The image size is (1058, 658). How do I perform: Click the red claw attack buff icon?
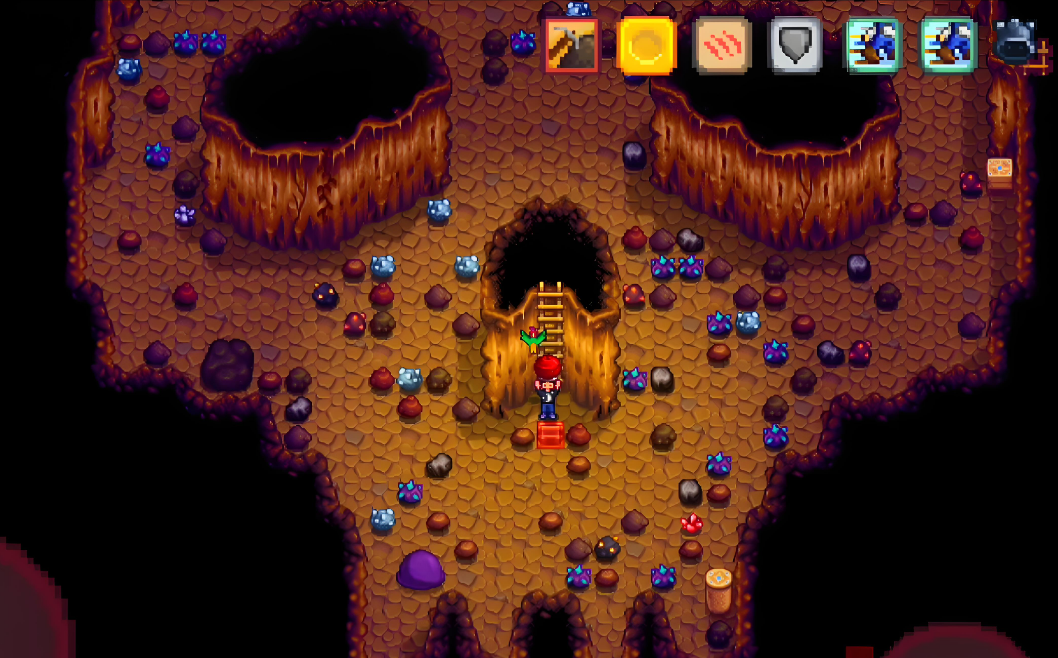pyautogui.click(x=721, y=46)
